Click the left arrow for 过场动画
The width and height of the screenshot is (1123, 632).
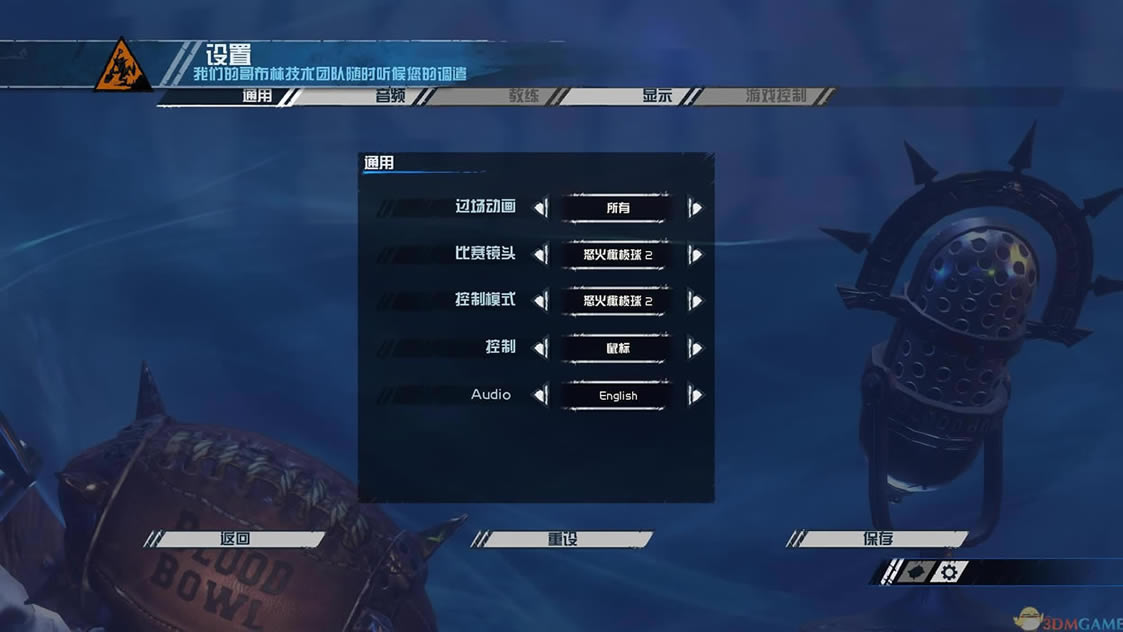[x=541, y=208]
